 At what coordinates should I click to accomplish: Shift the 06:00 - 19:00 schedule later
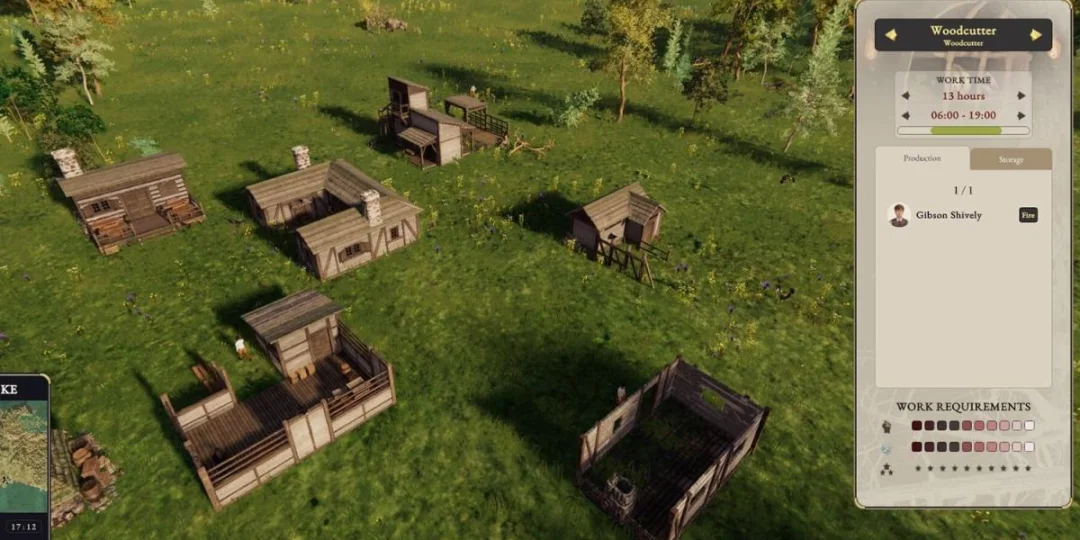1021,115
